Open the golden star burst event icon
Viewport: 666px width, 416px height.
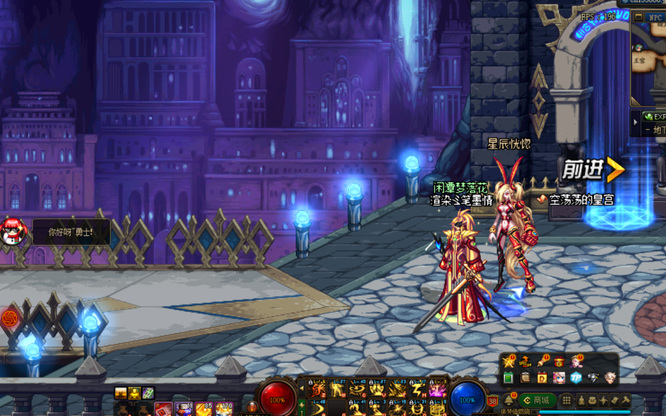(x=507, y=362)
